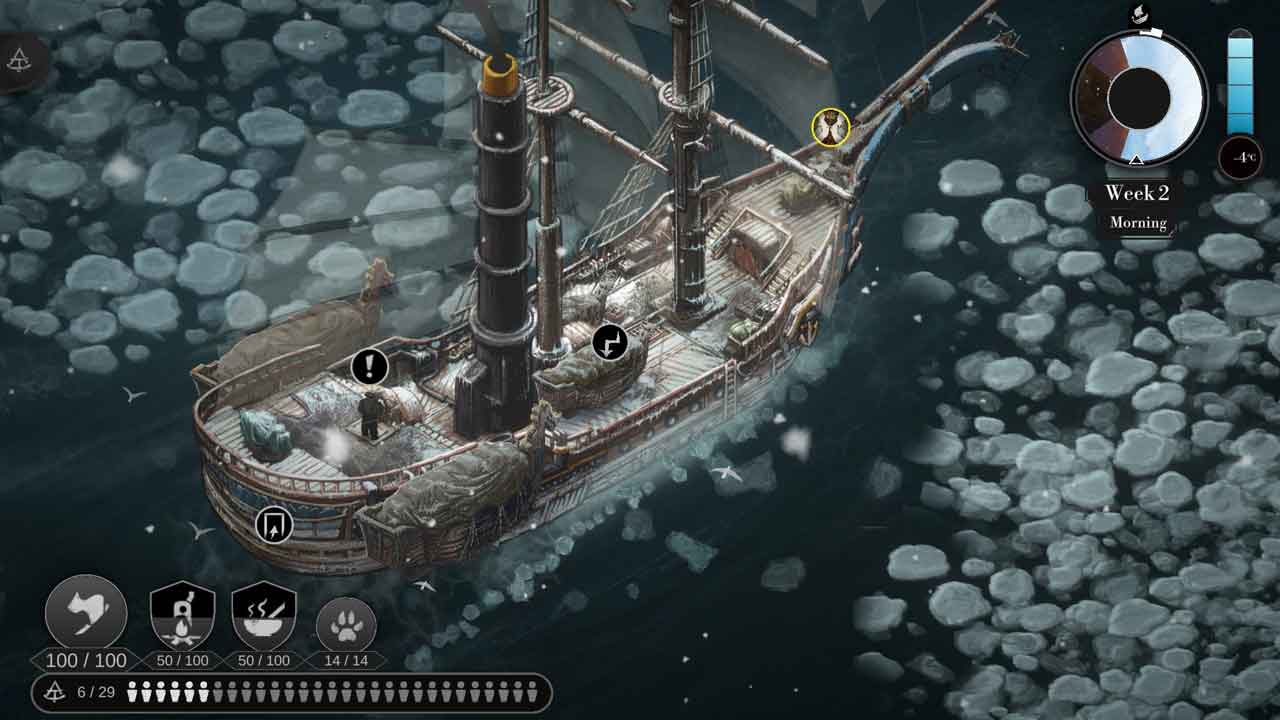Show the morale fist icon details
The image size is (1280, 720).
tap(86, 614)
